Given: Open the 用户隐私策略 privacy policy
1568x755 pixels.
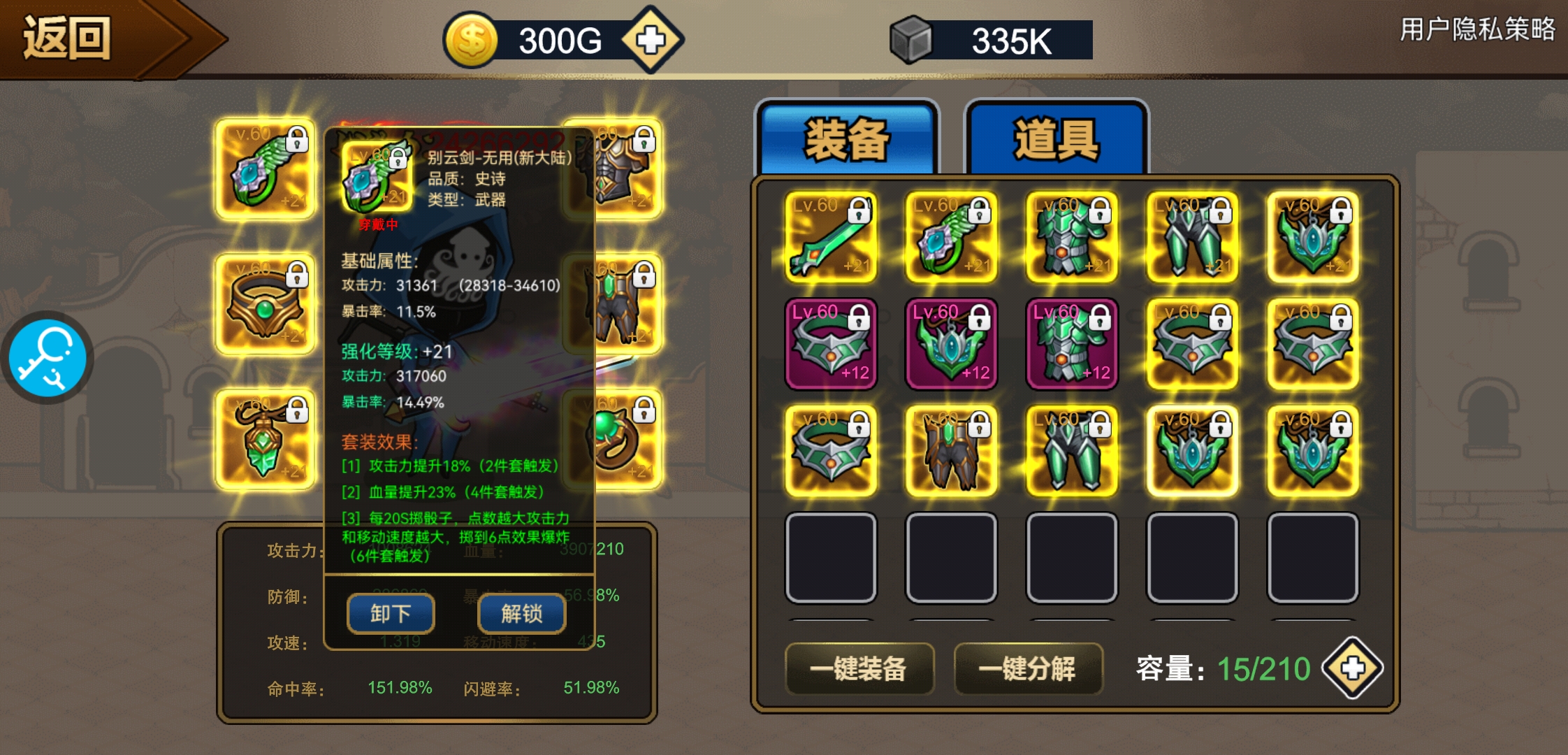Looking at the screenshot, I should 1477,29.
